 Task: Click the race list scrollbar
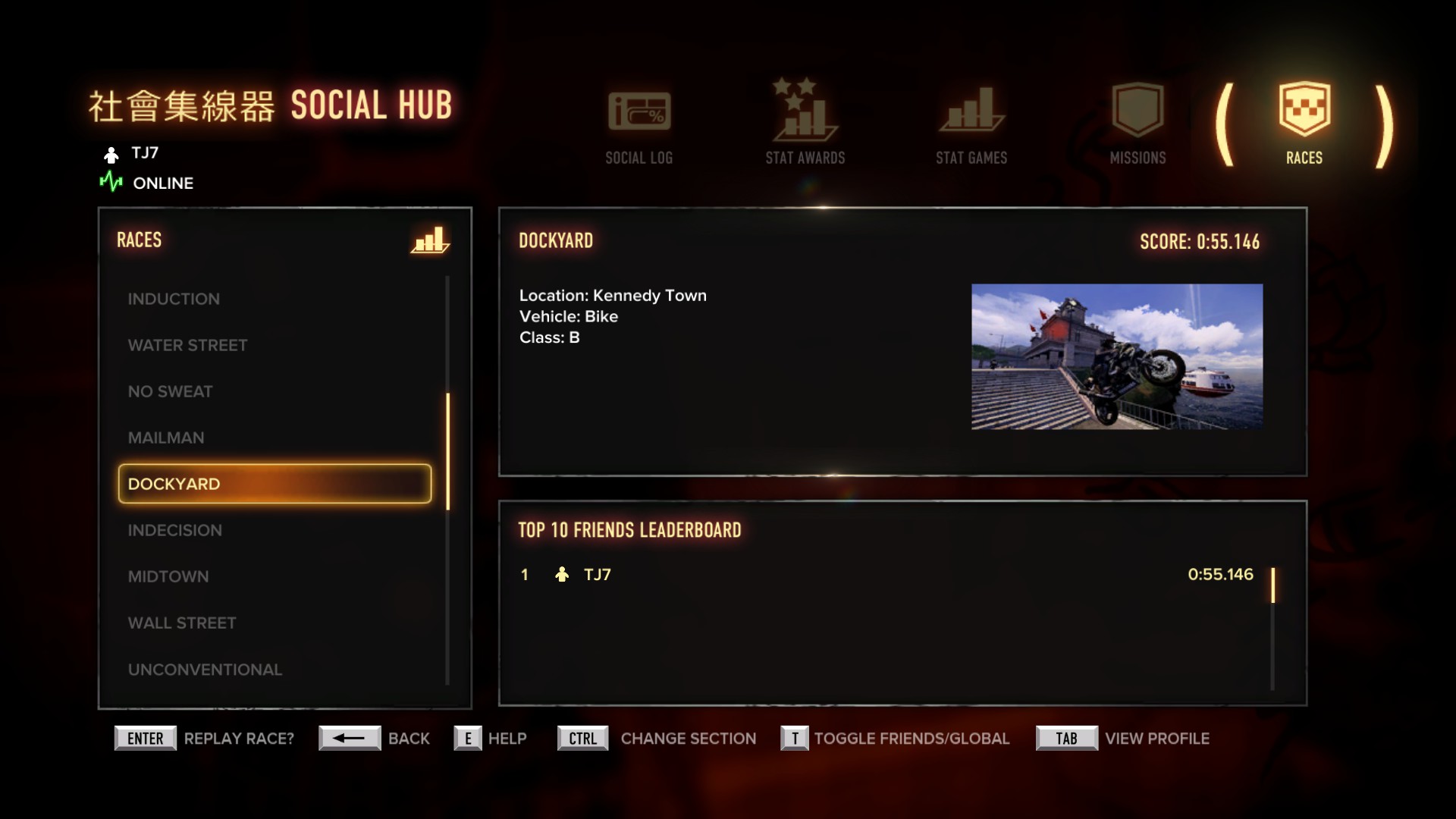pyautogui.click(x=448, y=451)
